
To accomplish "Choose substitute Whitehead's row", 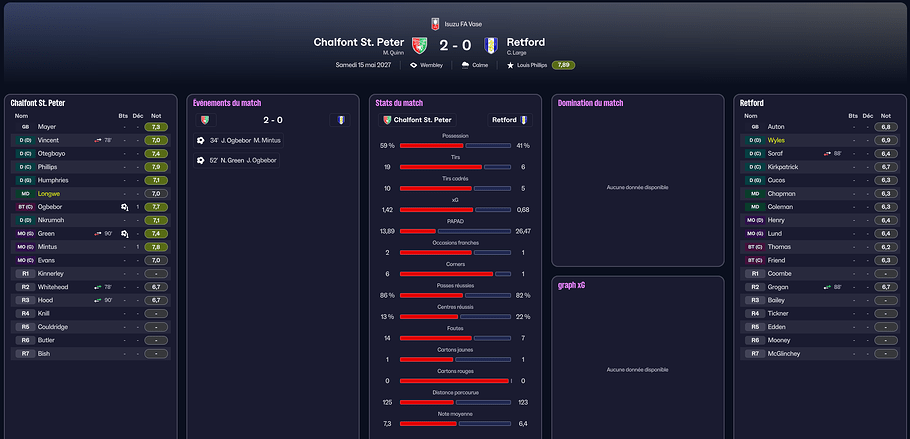I will pyautogui.click(x=55, y=287).
